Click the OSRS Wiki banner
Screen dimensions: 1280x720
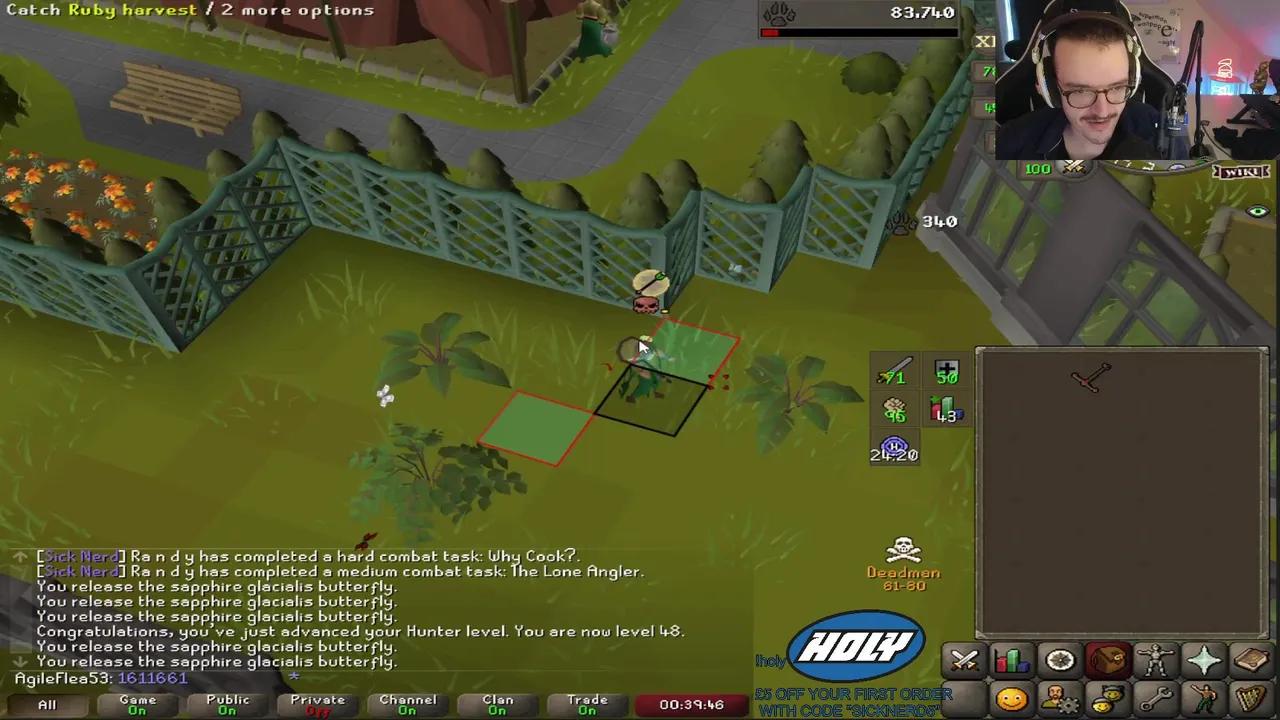click(x=1240, y=170)
